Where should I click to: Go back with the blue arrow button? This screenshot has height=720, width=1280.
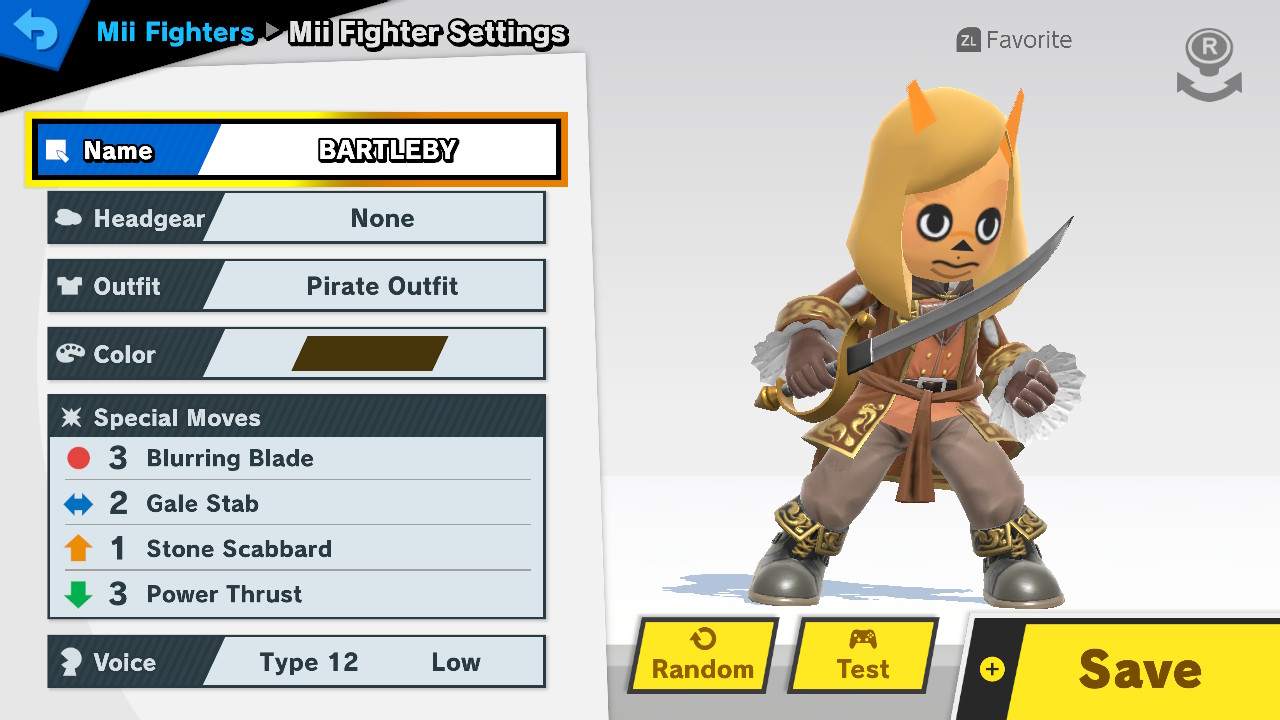[36, 34]
